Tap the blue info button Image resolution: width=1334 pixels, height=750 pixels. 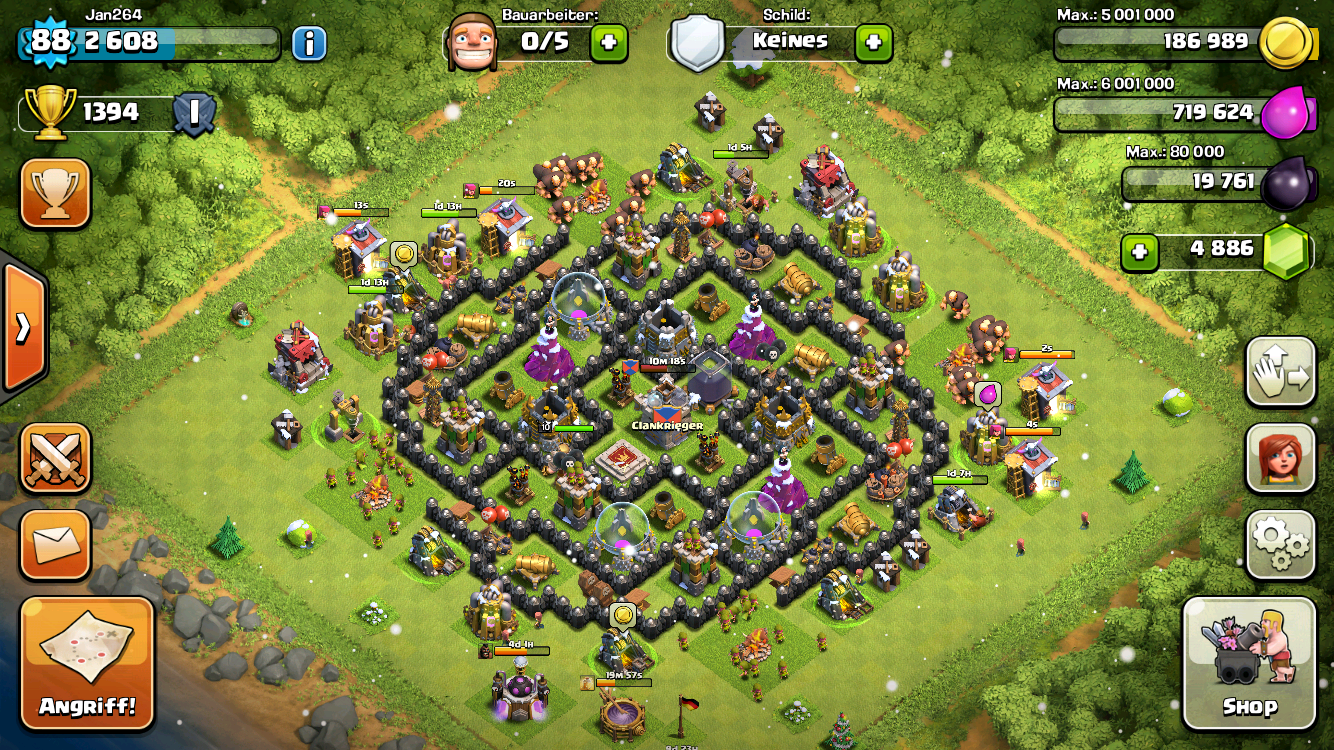coord(310,42)
